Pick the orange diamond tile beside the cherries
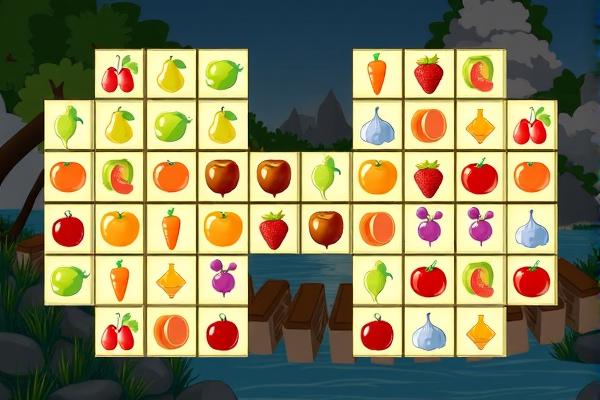This screenshot has height=400, width=600. [480, 126]
